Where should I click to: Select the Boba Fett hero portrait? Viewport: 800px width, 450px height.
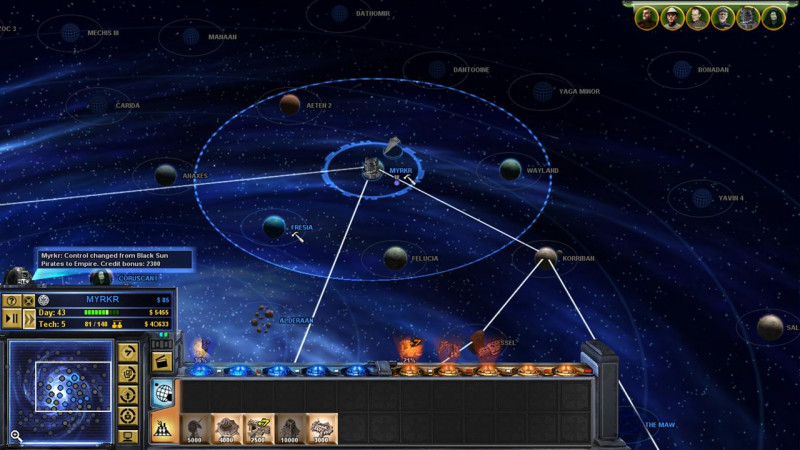[748, 17]
